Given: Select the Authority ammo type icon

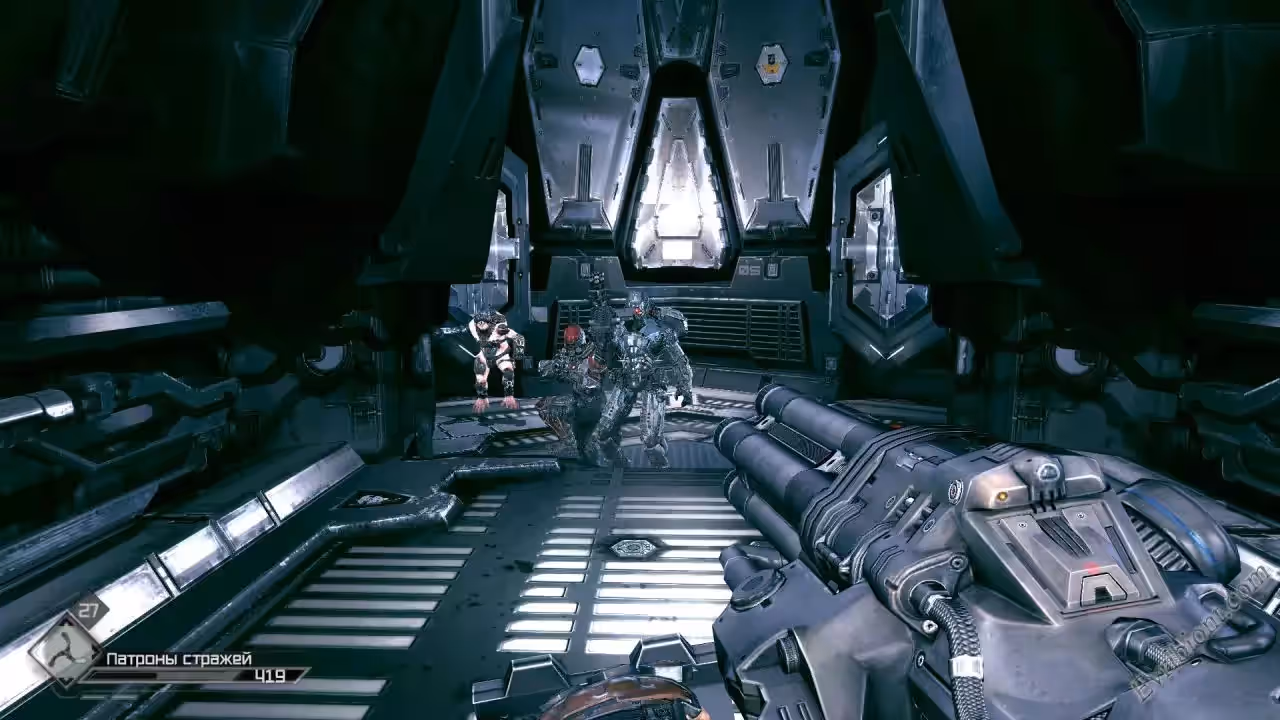Looking at the screenshot, I should point(66,651).
